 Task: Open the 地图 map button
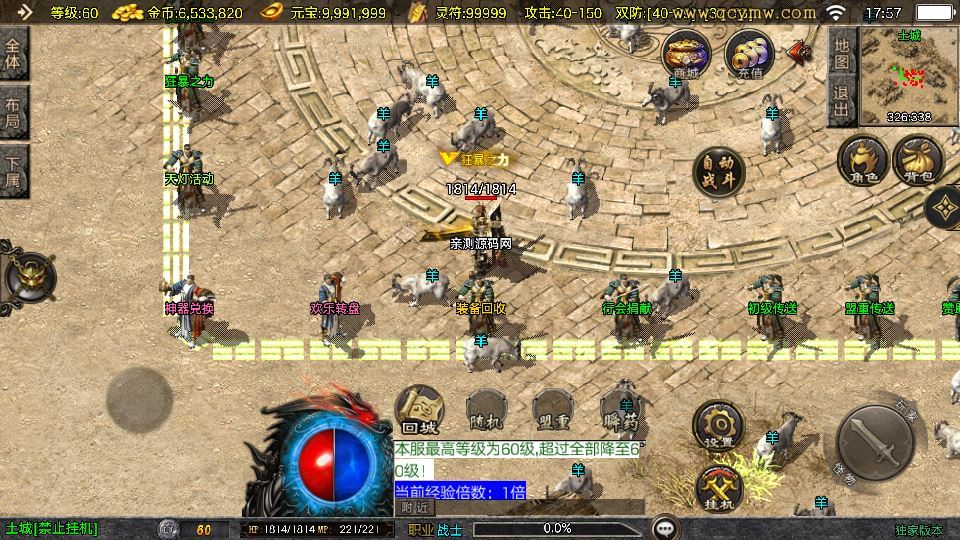pos(842,53)
